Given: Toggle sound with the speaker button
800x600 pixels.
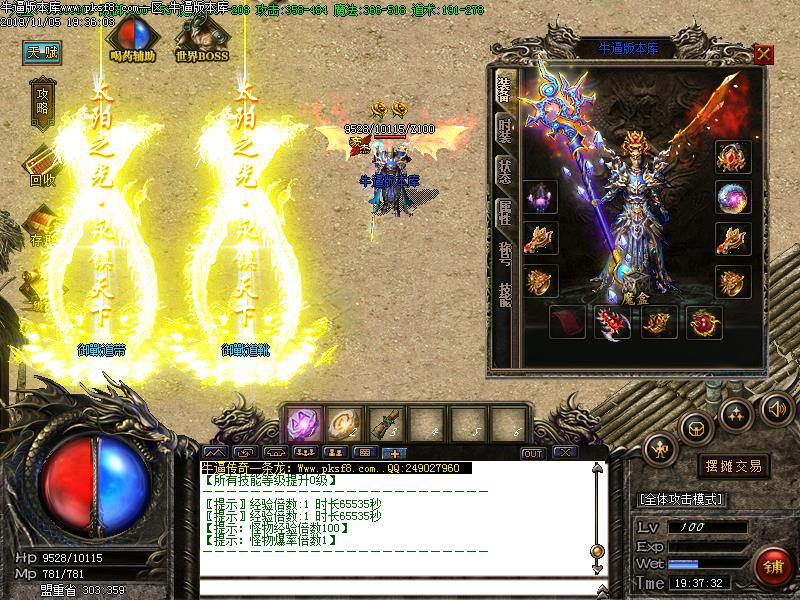Looking at the screenshot, I should tap(777, 407).
